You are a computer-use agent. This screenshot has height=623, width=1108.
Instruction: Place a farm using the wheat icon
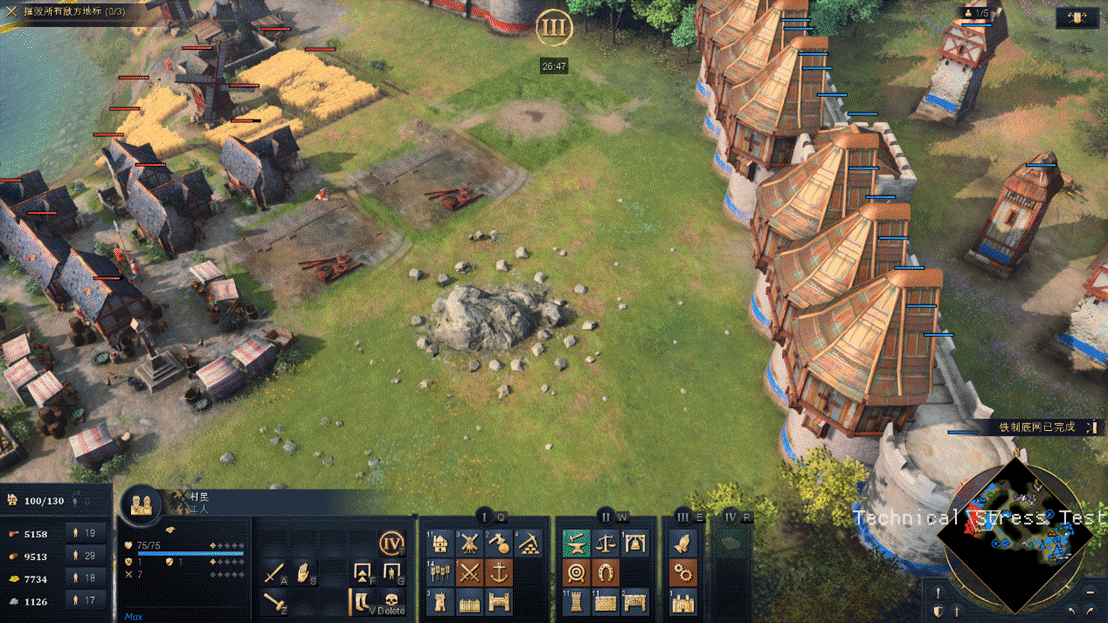439,574
